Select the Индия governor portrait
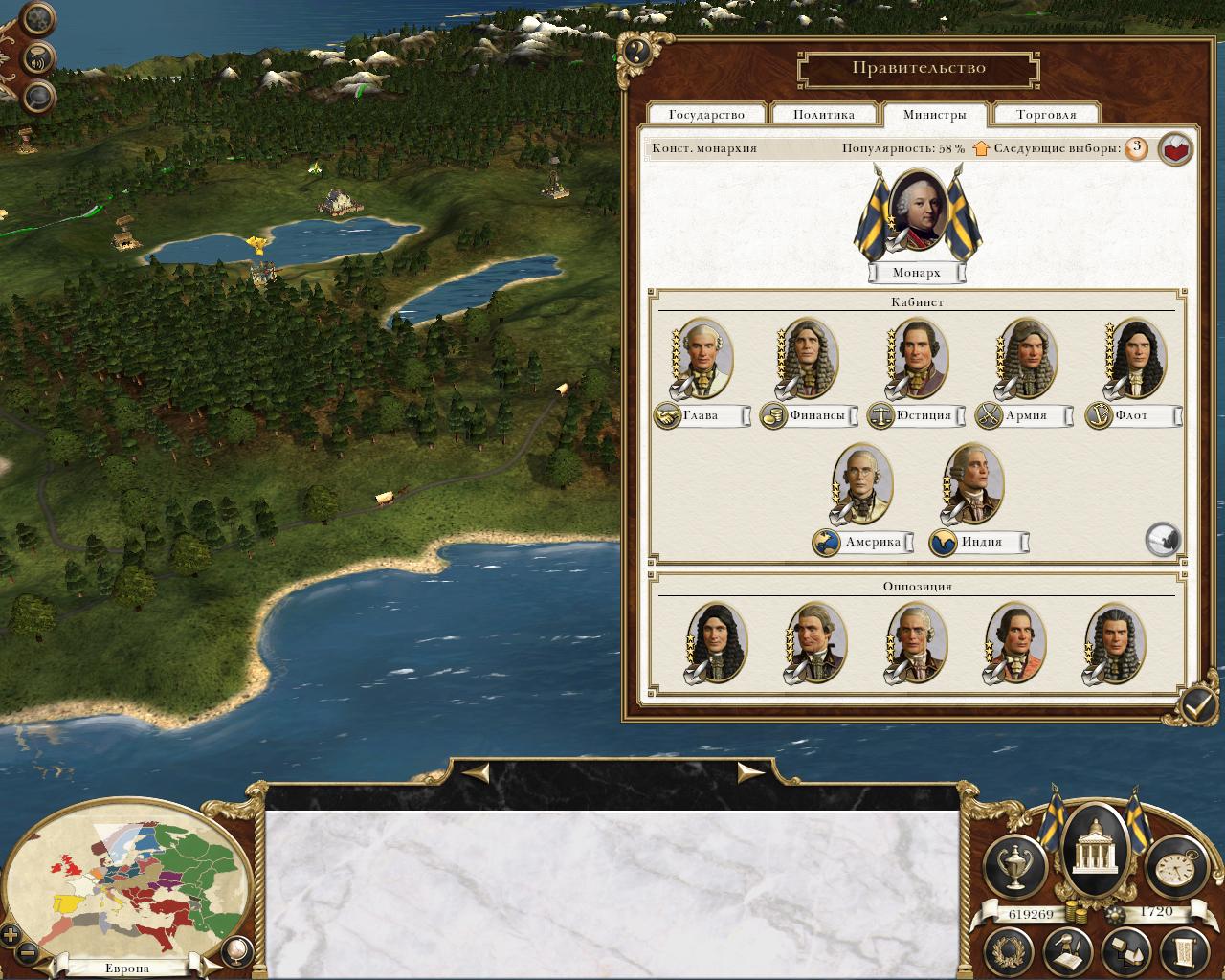 (x=972, y=483)
